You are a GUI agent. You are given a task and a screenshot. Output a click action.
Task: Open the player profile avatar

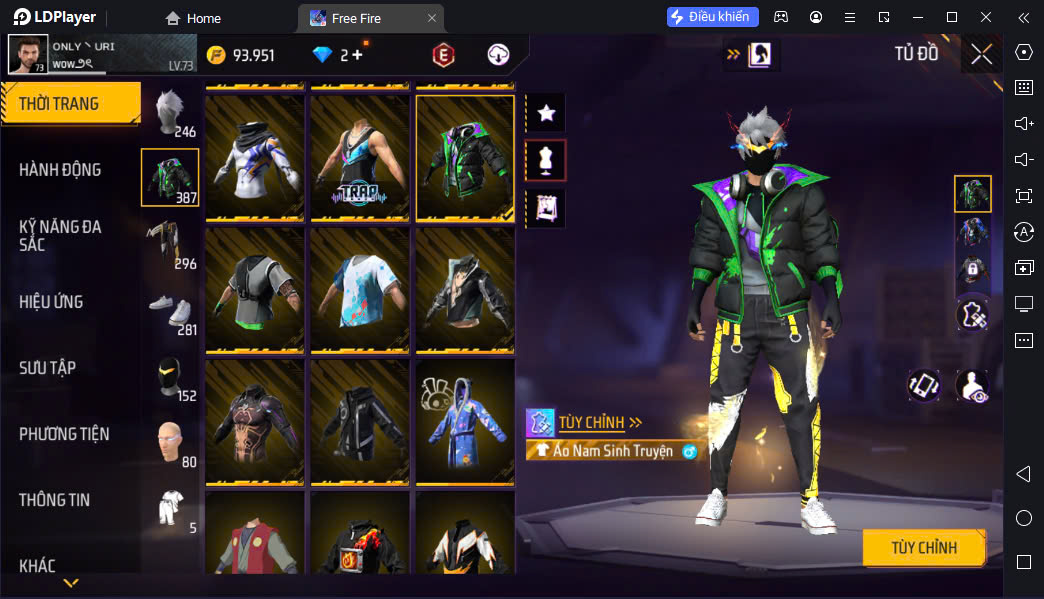tap(28, 55)
